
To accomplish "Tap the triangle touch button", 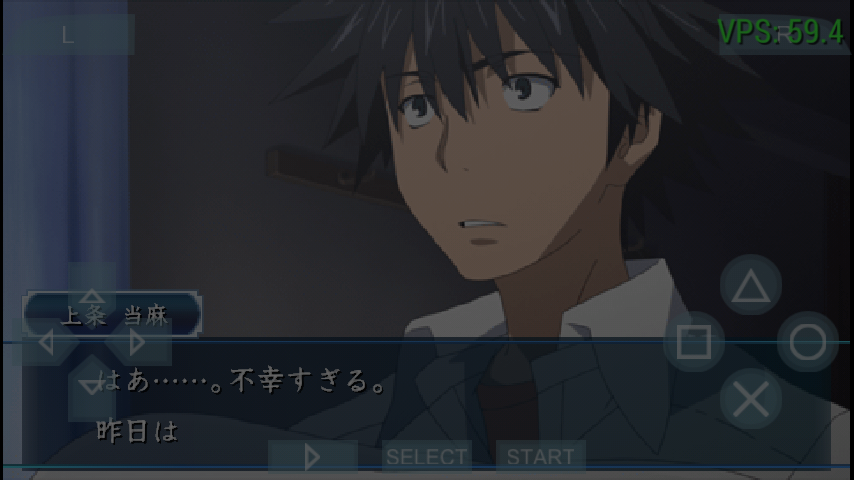I will click(x=751, y=286).
